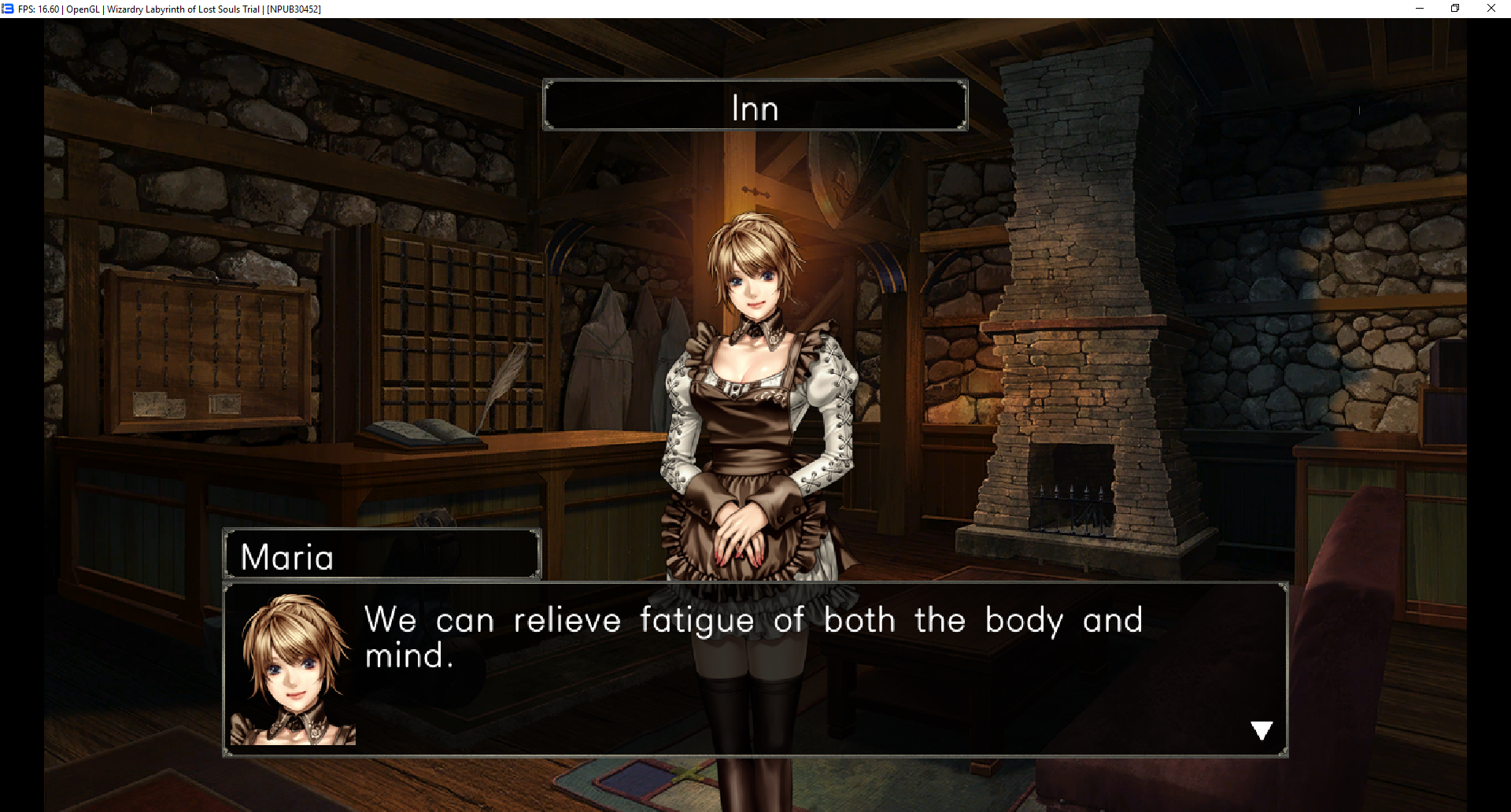Minimize the emulator window

pos(1420,9)
